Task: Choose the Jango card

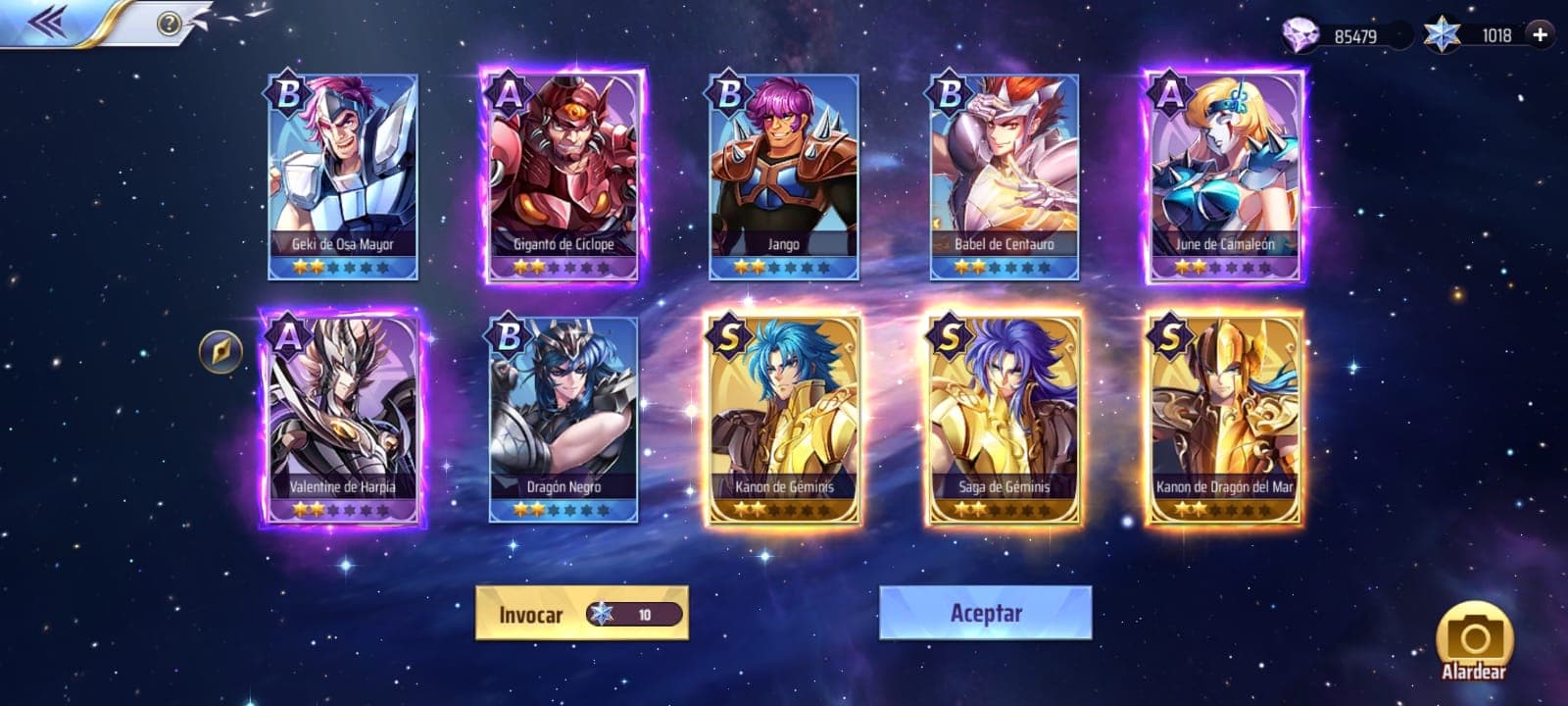Action: point(784,176)
